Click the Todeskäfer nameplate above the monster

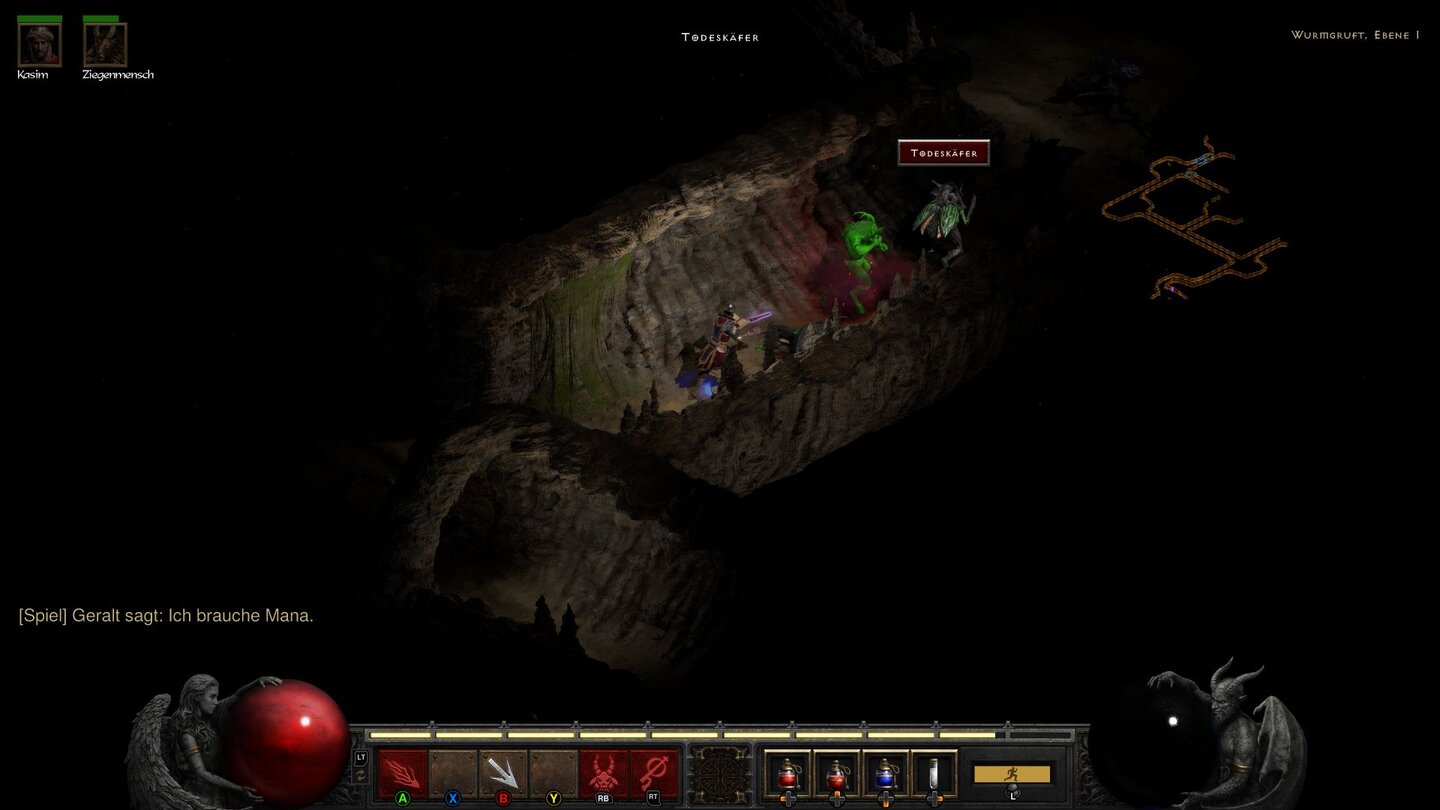(944, 153)
